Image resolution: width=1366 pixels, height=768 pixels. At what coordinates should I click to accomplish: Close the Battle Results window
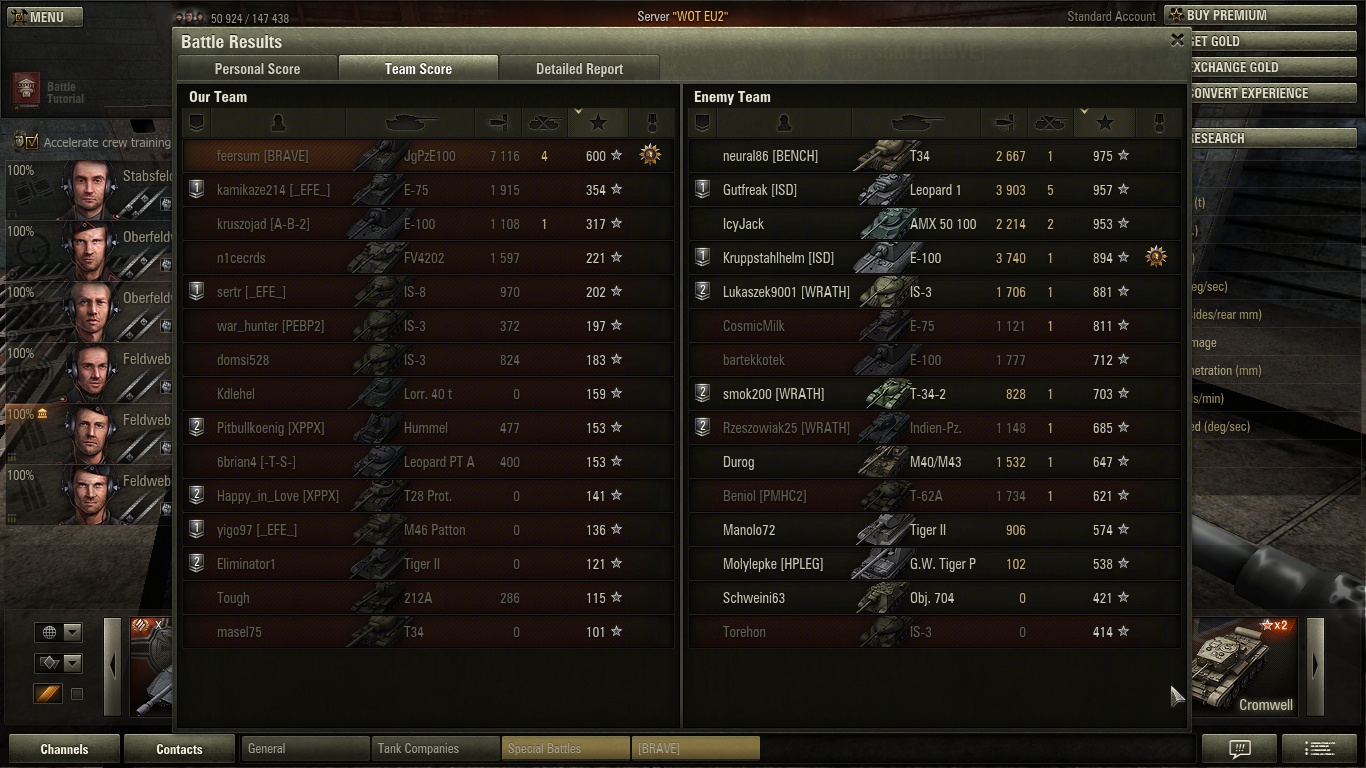(x=1177, y=40)
